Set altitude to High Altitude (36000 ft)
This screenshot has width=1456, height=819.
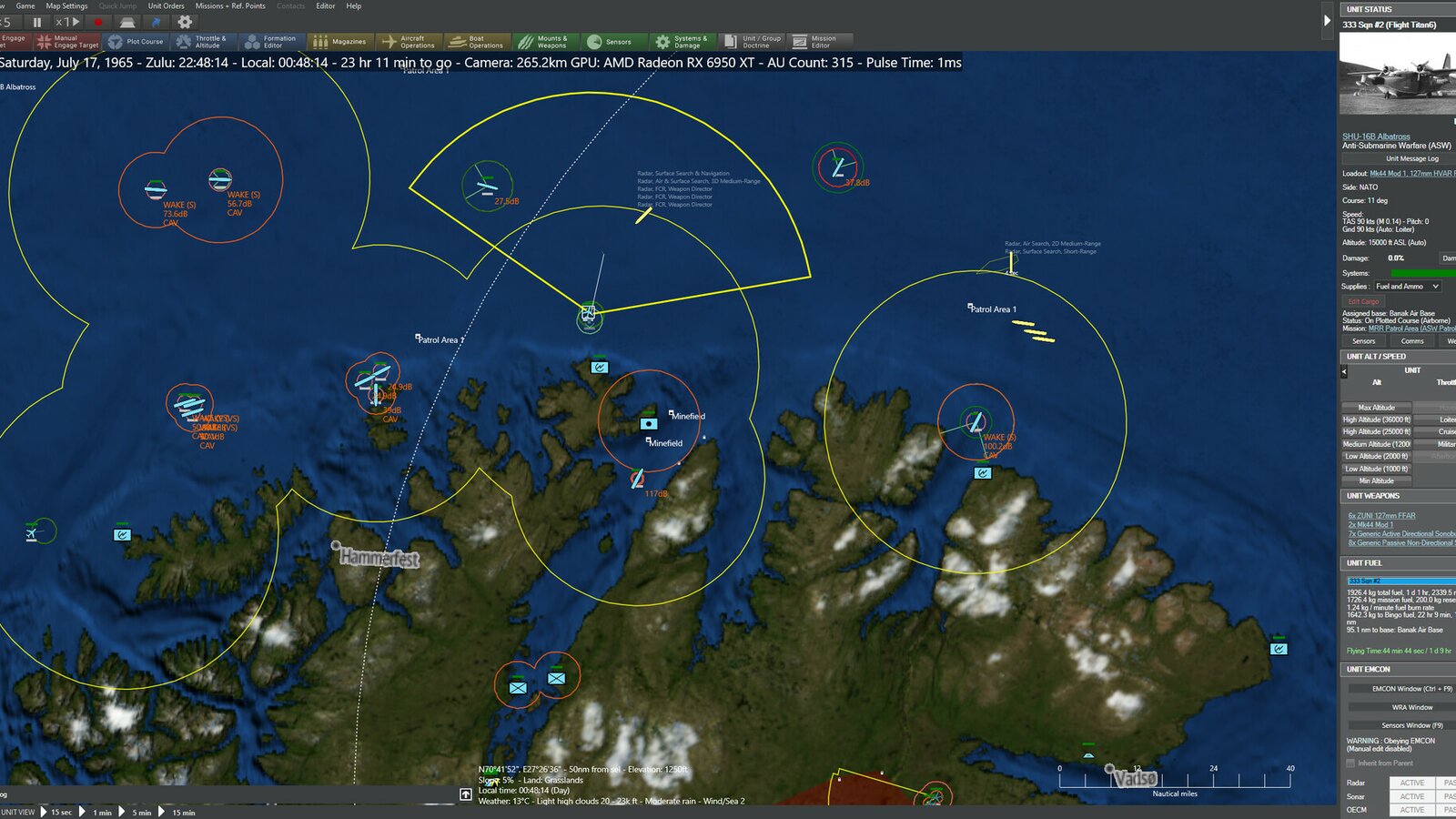1376,420
